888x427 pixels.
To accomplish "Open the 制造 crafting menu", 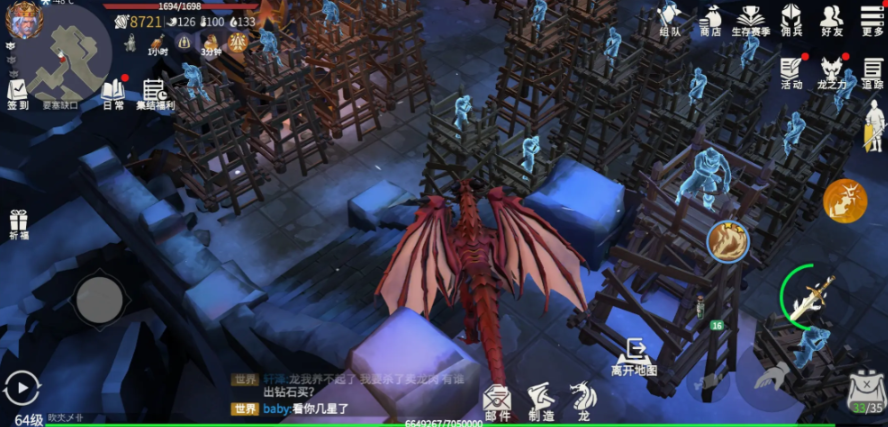I will pyautogui.click(x=541, y=402).
